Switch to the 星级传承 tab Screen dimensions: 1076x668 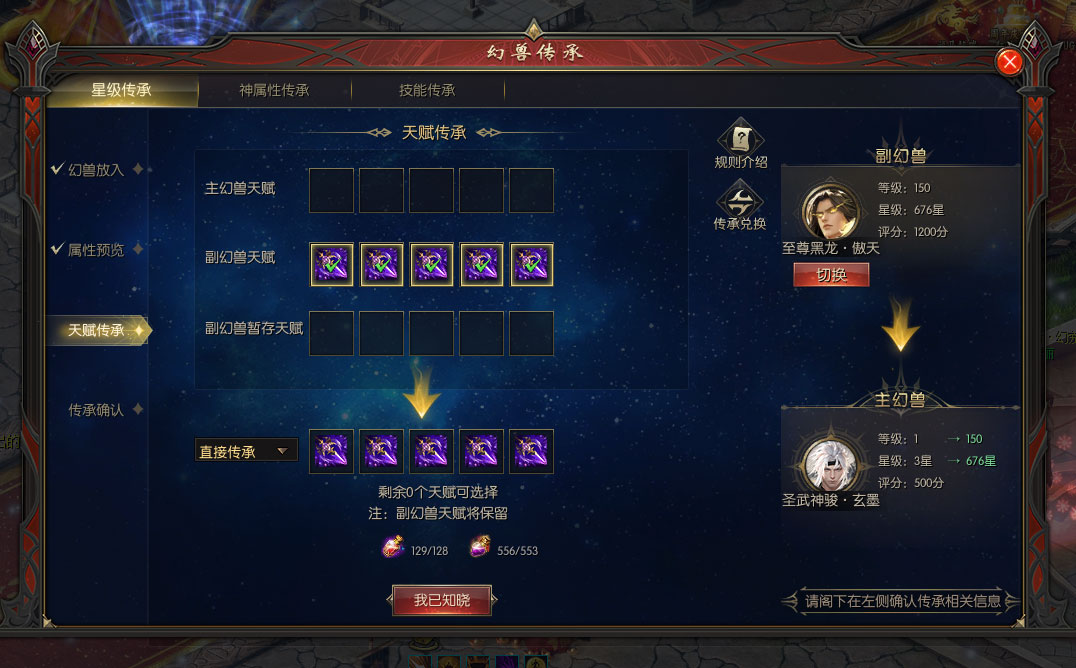tap(121, 90)
